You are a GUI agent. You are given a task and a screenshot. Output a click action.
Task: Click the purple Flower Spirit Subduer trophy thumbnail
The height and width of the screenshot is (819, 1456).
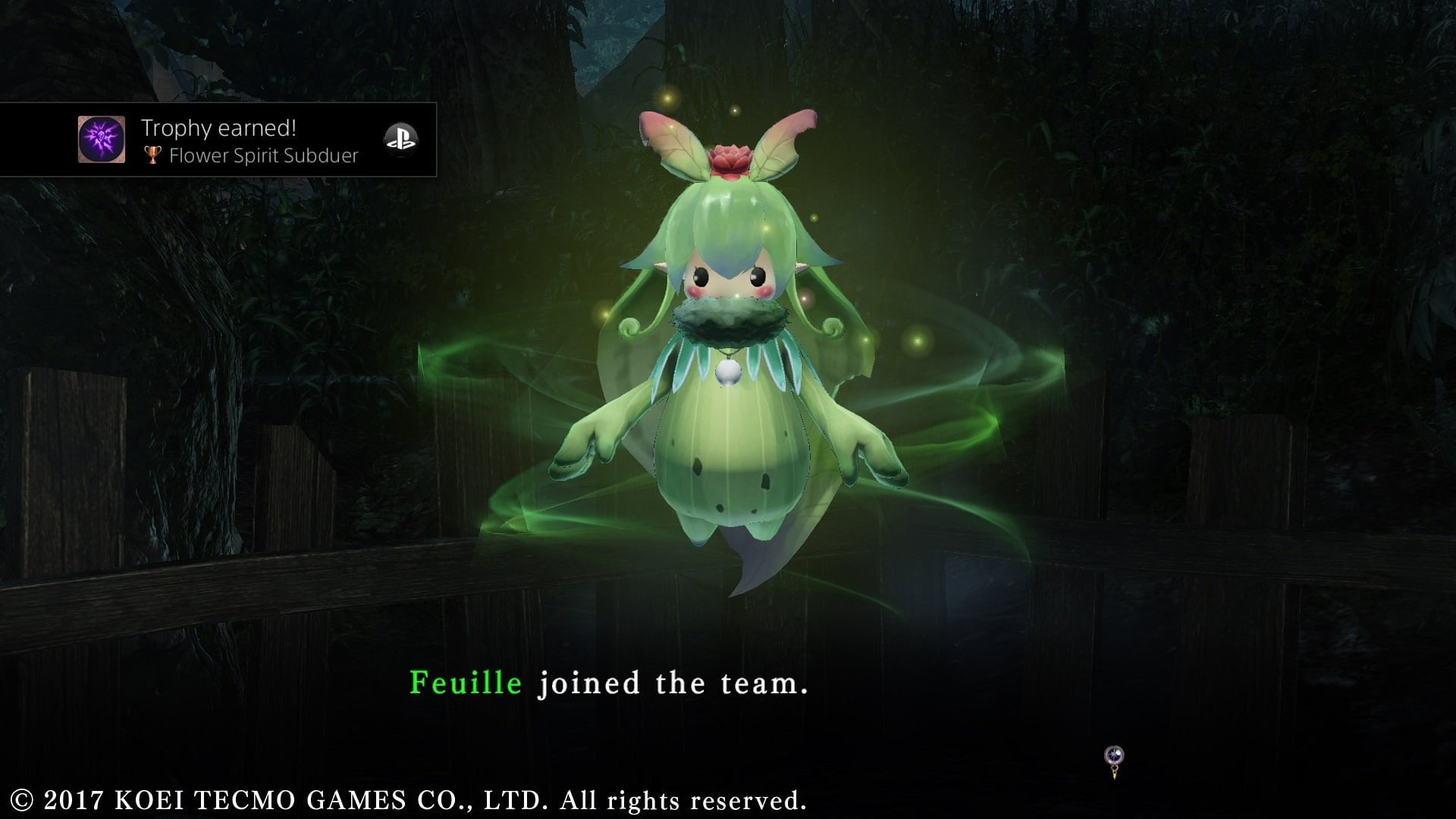(102, 140)
